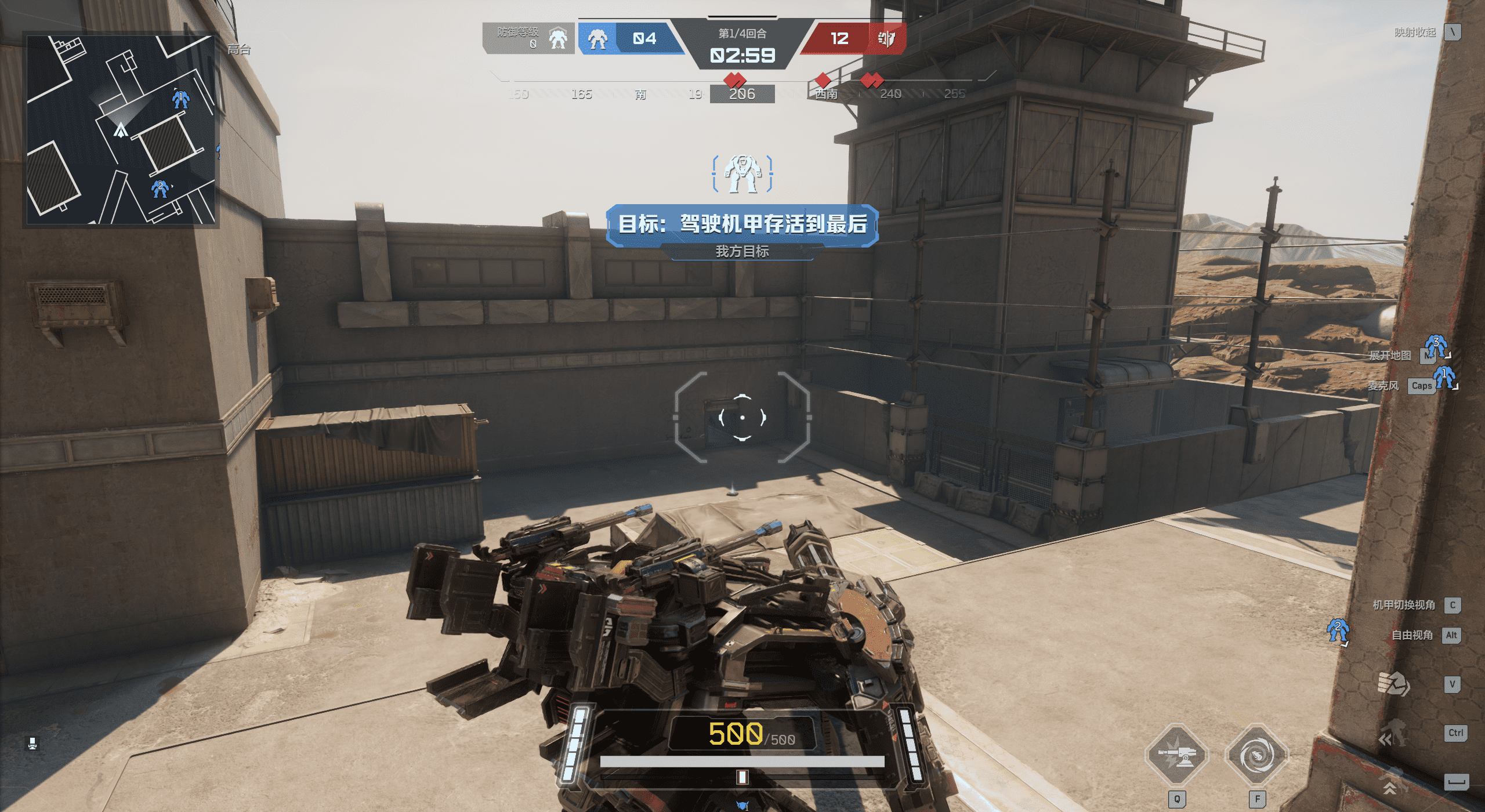Click the 展开地图 expand map label

[1389, 356]
